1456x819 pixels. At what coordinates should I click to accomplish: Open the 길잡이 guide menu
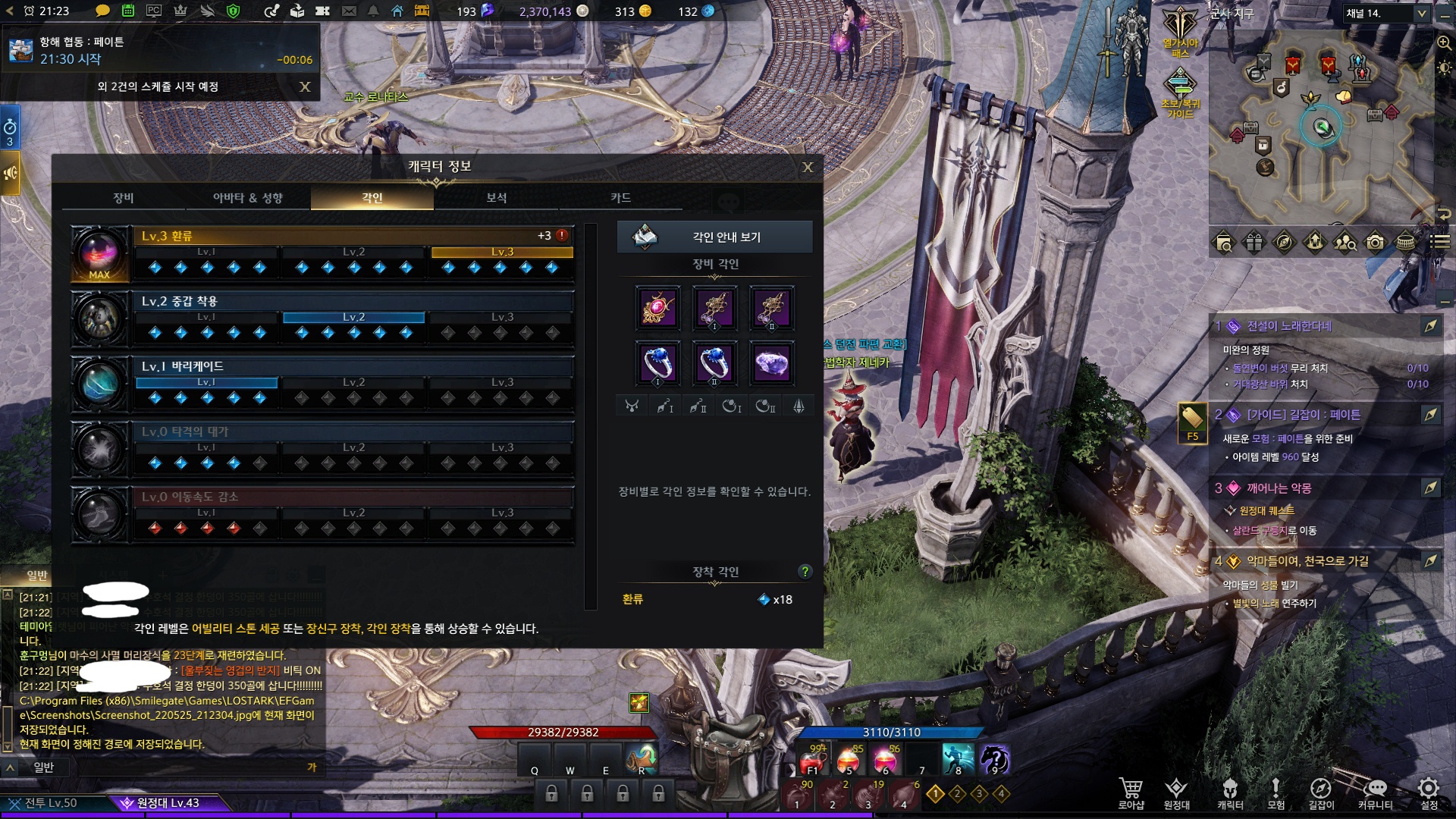(x=1320, y=792)
